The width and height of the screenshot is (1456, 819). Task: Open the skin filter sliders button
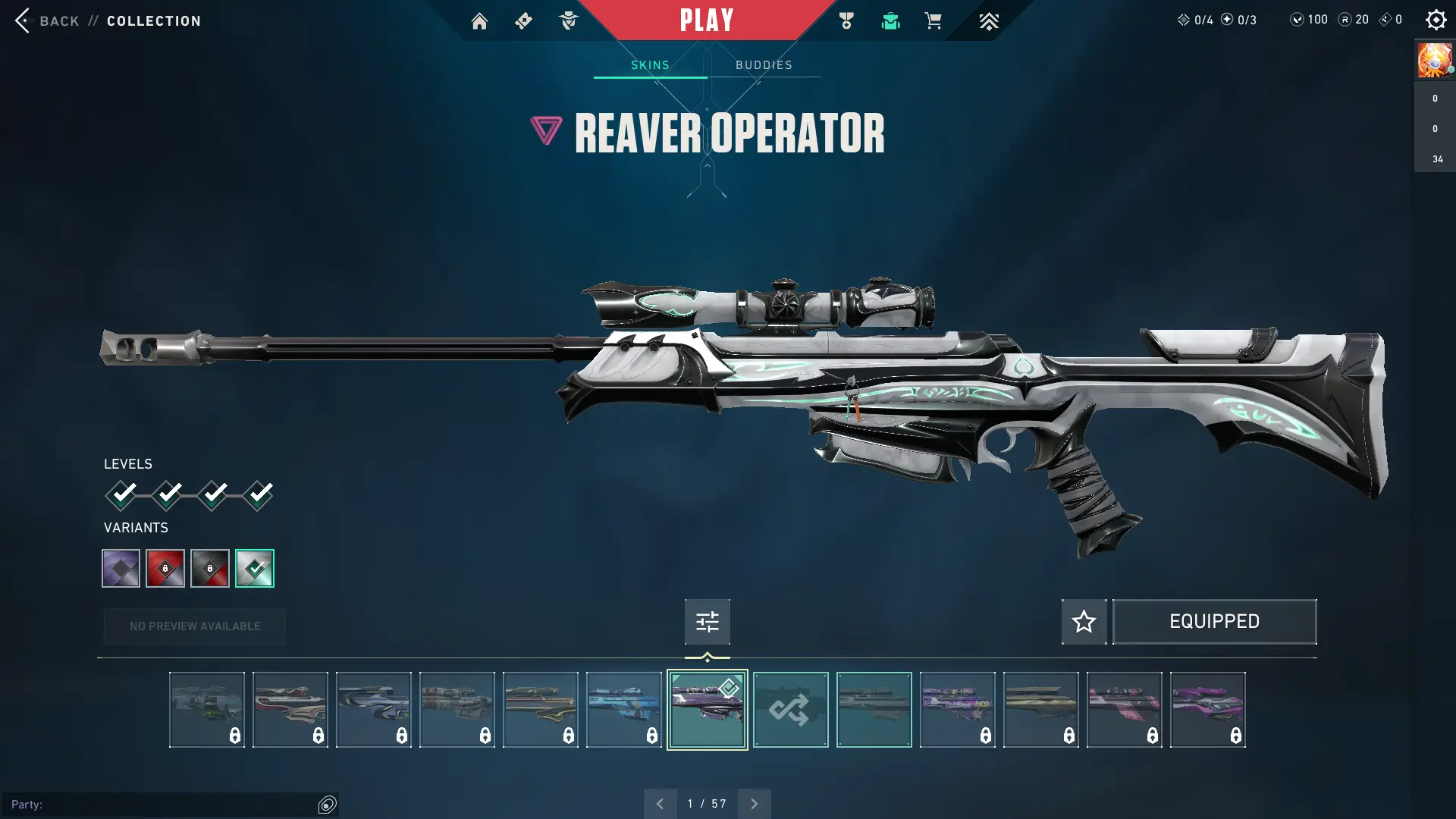point(707,622)
